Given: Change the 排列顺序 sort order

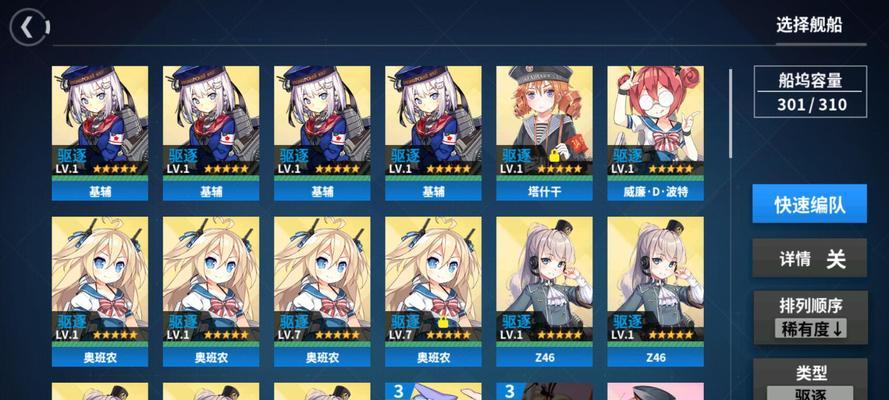Looking at the screenshot, I should 809,317.
